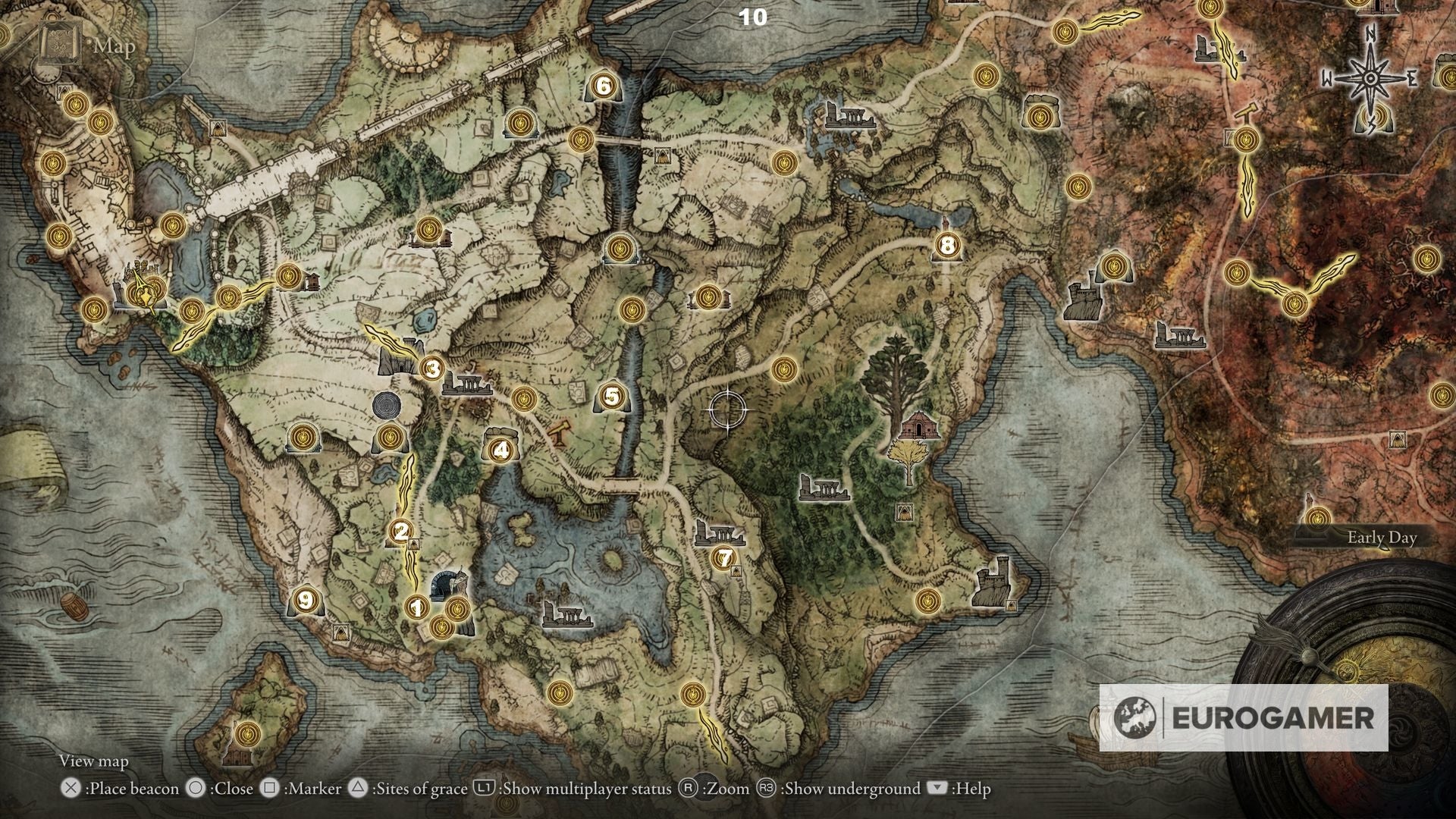
Task: Click the crosshair cursor at the map center
Action: pos(727,409)
